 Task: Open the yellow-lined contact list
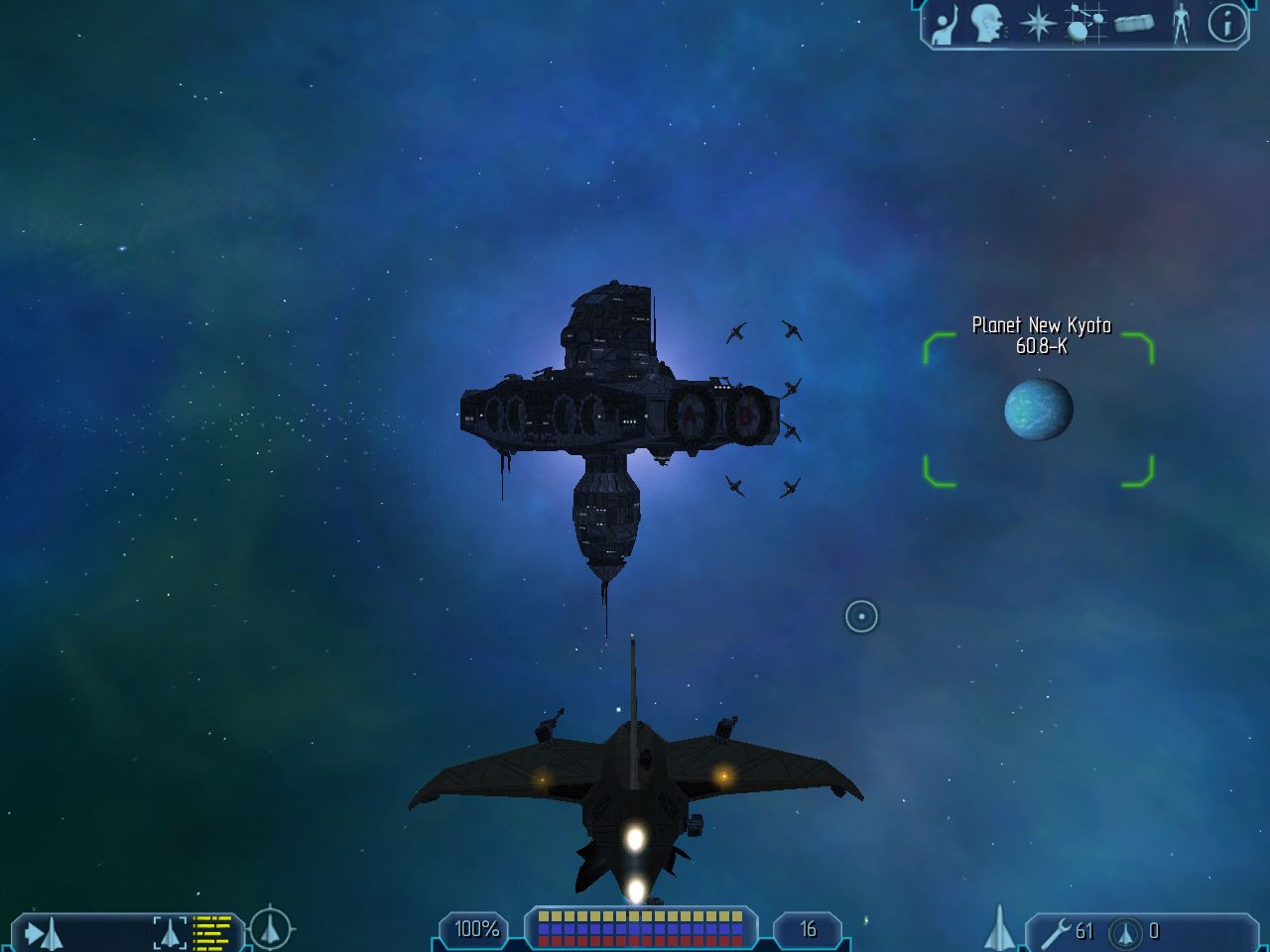211,933
